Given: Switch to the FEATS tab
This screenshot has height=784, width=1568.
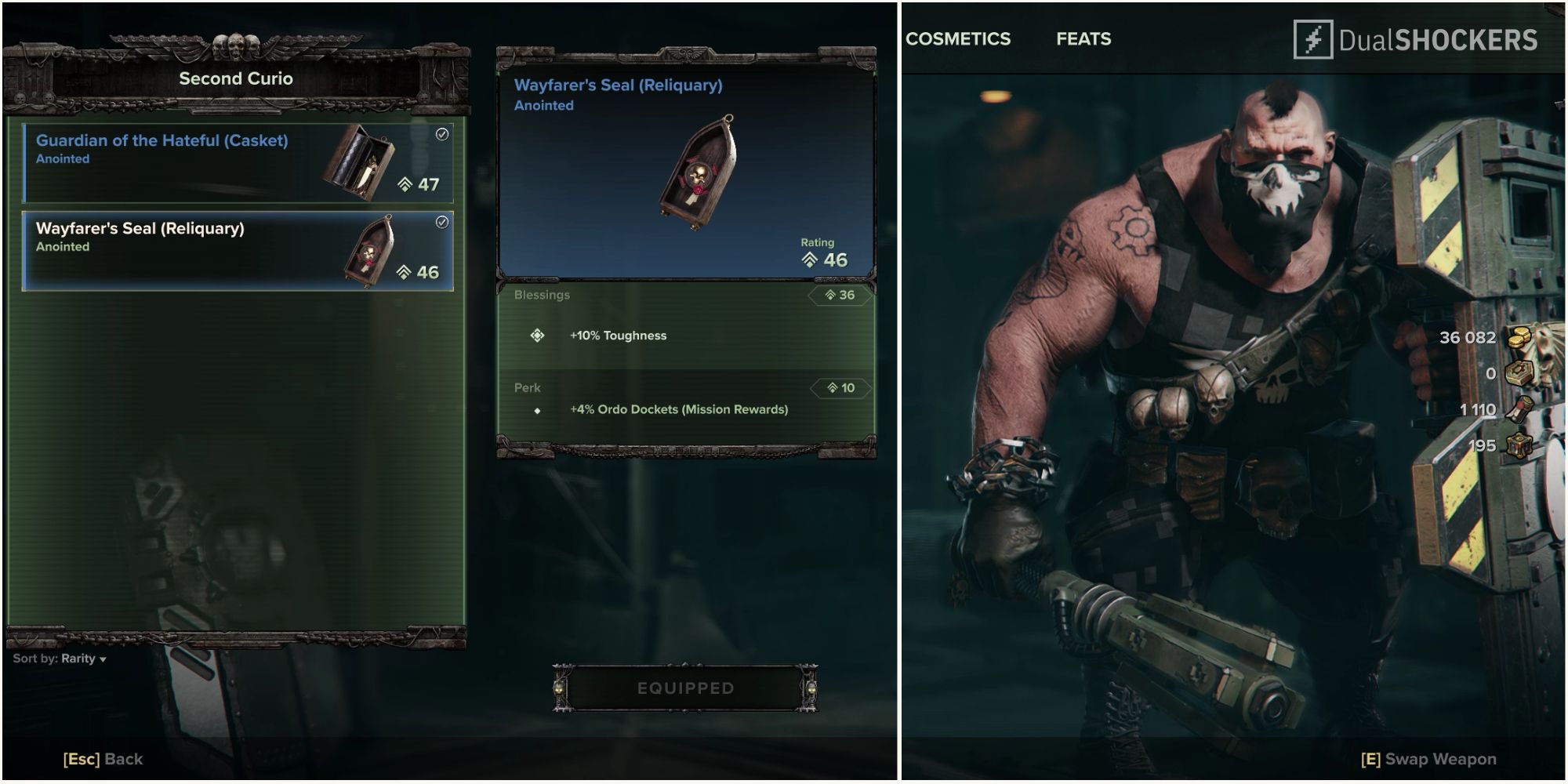Looking at the screenshot, I should (x=1085, y=38).
